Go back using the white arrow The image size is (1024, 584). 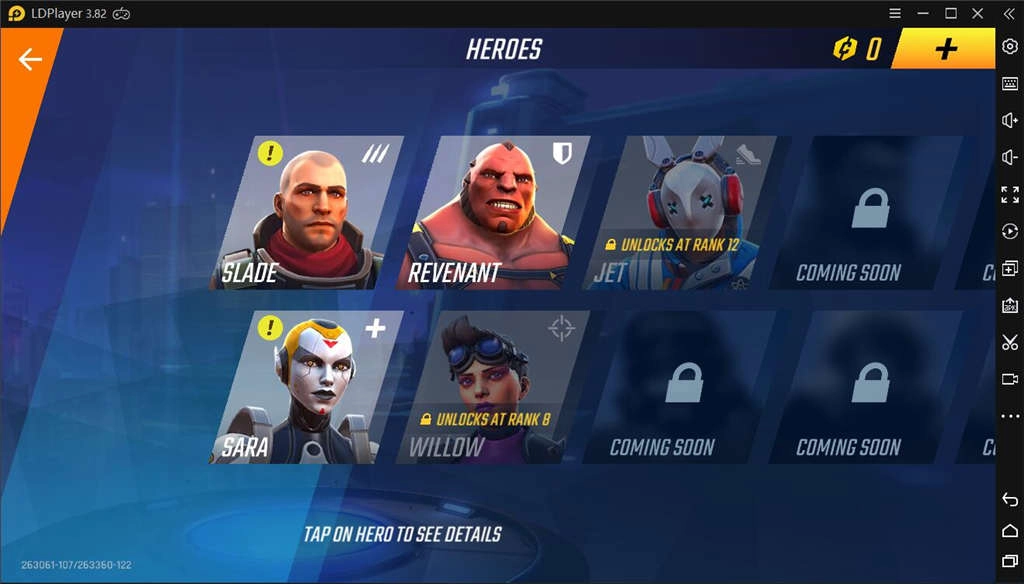(x=30, y=60)
